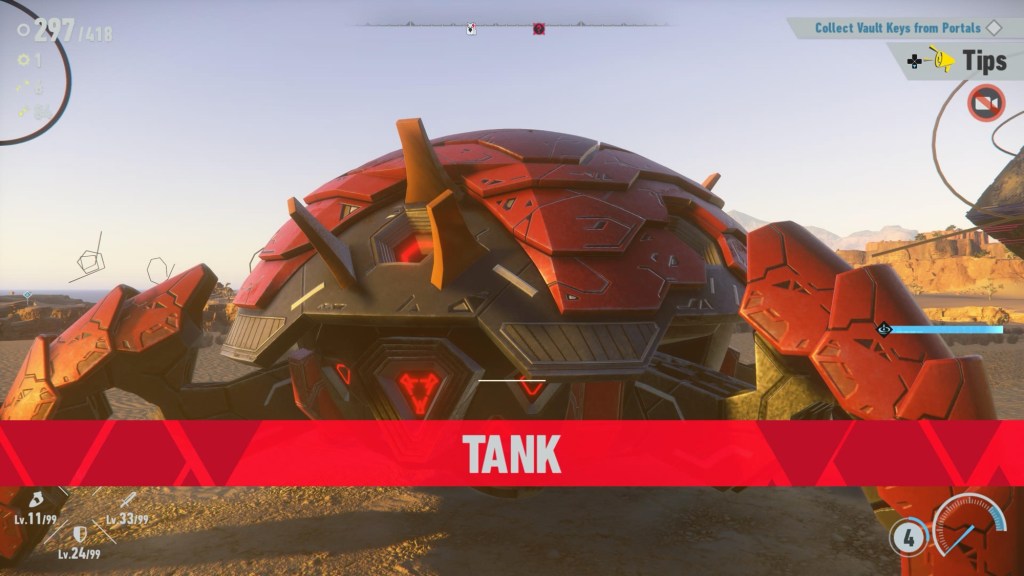Select the shield defense level icon
The width and height of the screenshot is (1024, 576).
pyautogui.click(x=79, y=534)
